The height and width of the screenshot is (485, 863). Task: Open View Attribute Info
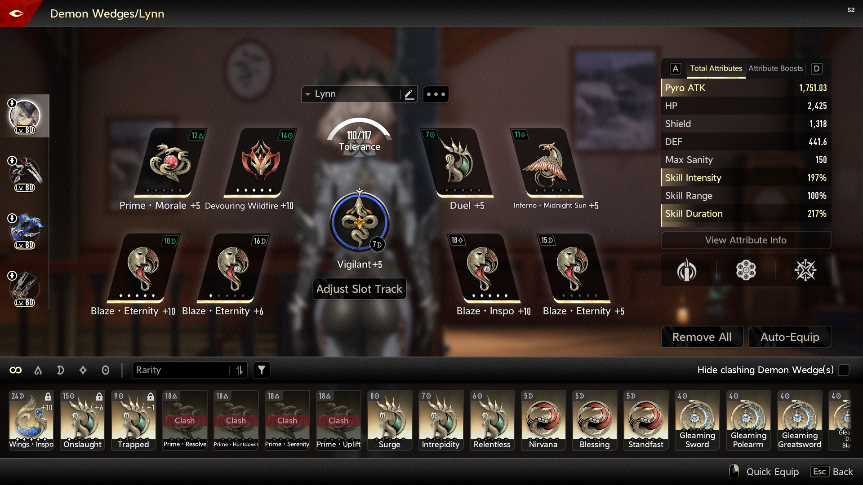point(745,240)
